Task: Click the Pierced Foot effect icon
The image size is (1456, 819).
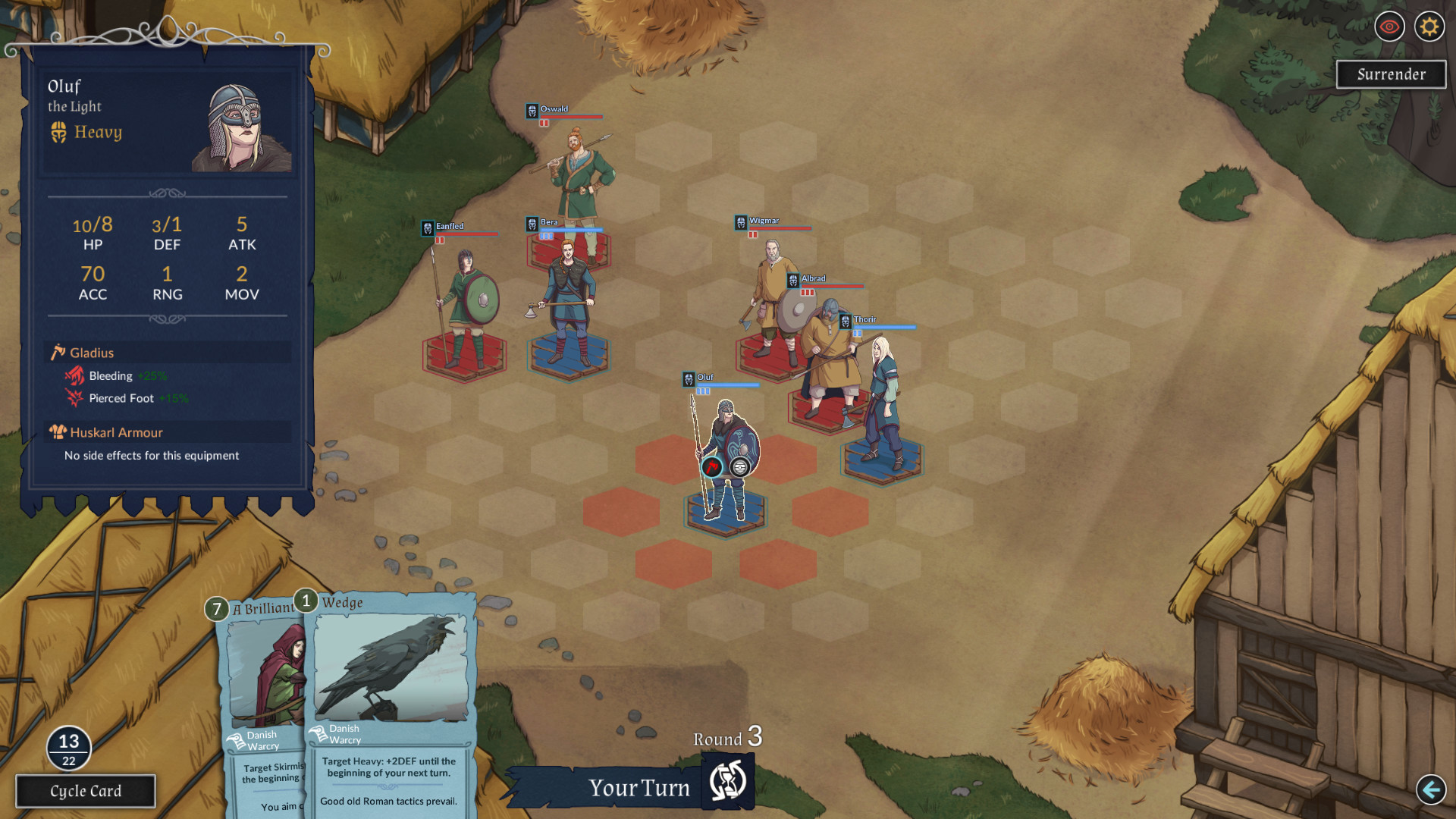Action: pyautogui.click(x=74, y=397)
